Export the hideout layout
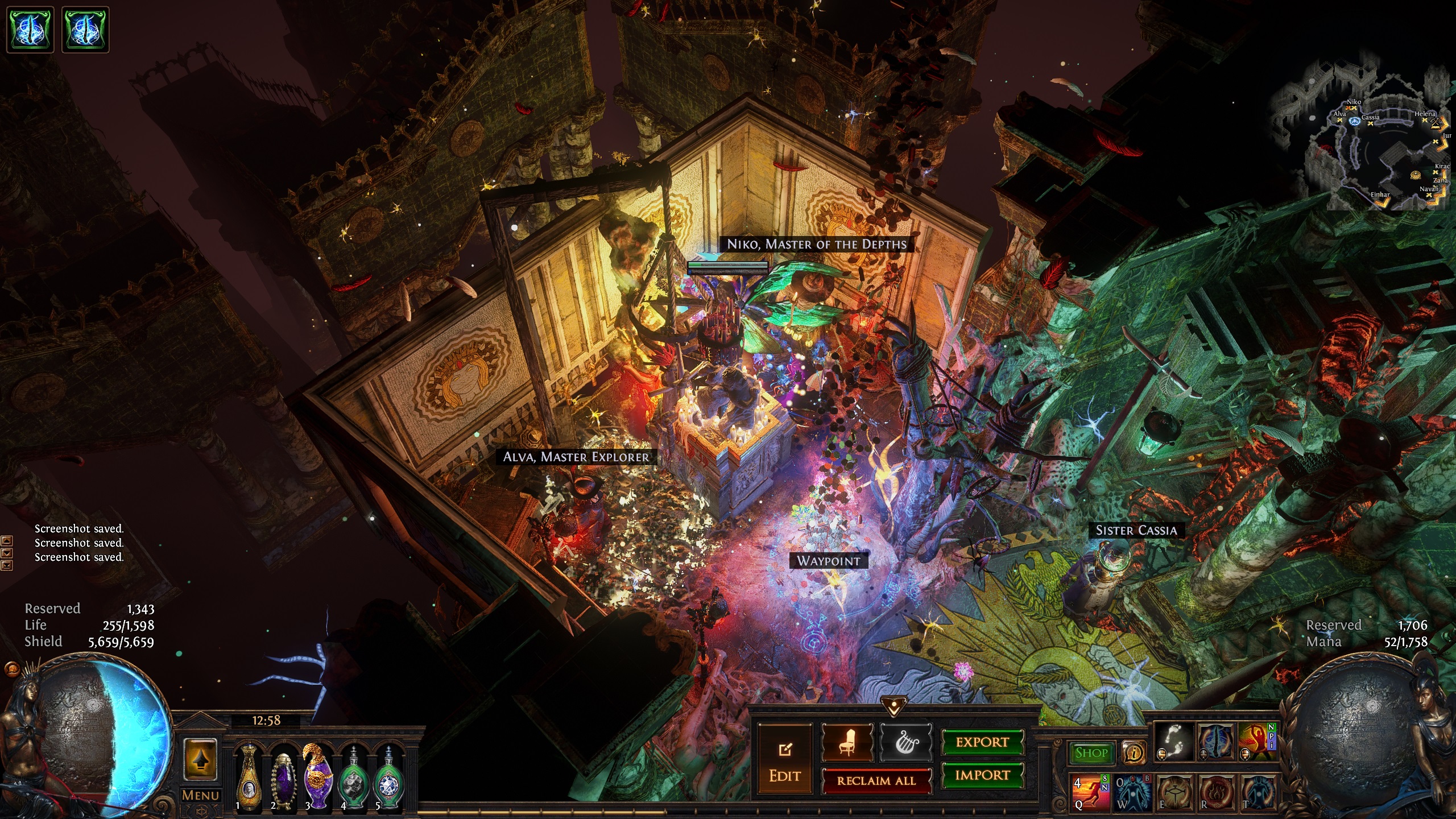 [x=982, y=742]
